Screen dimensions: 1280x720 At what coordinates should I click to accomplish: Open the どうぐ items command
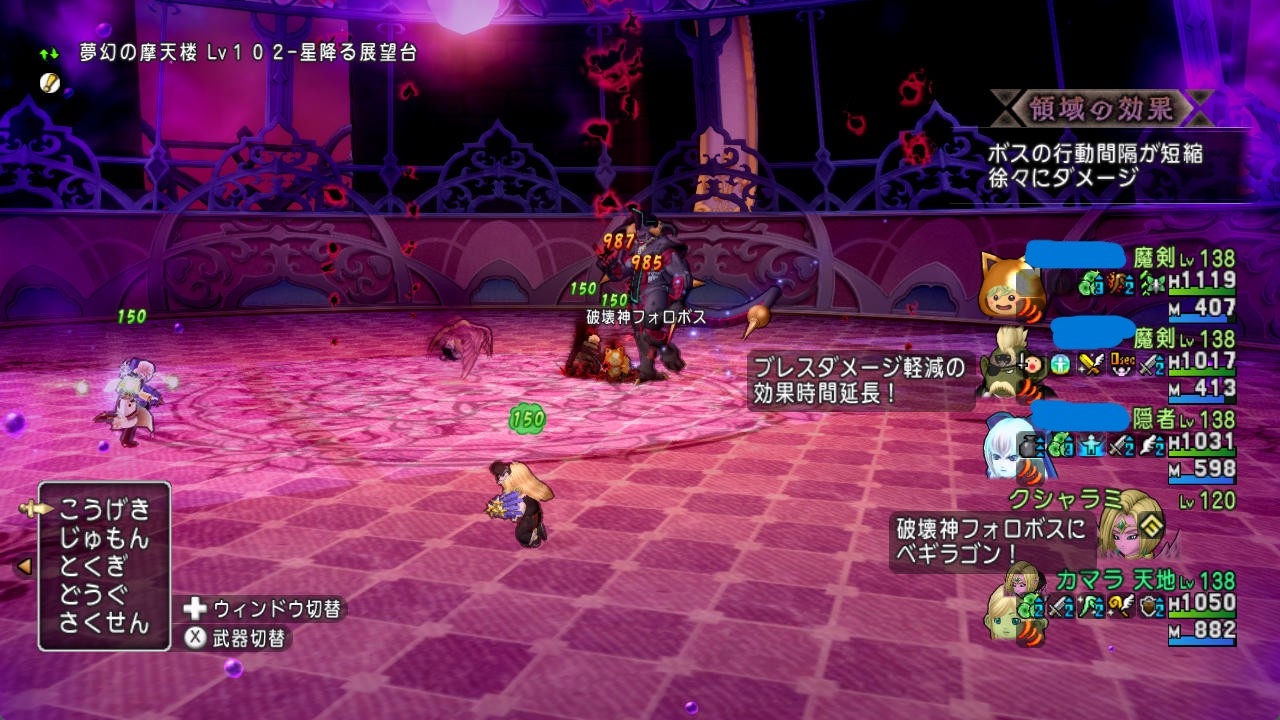(x=92, y=594)
